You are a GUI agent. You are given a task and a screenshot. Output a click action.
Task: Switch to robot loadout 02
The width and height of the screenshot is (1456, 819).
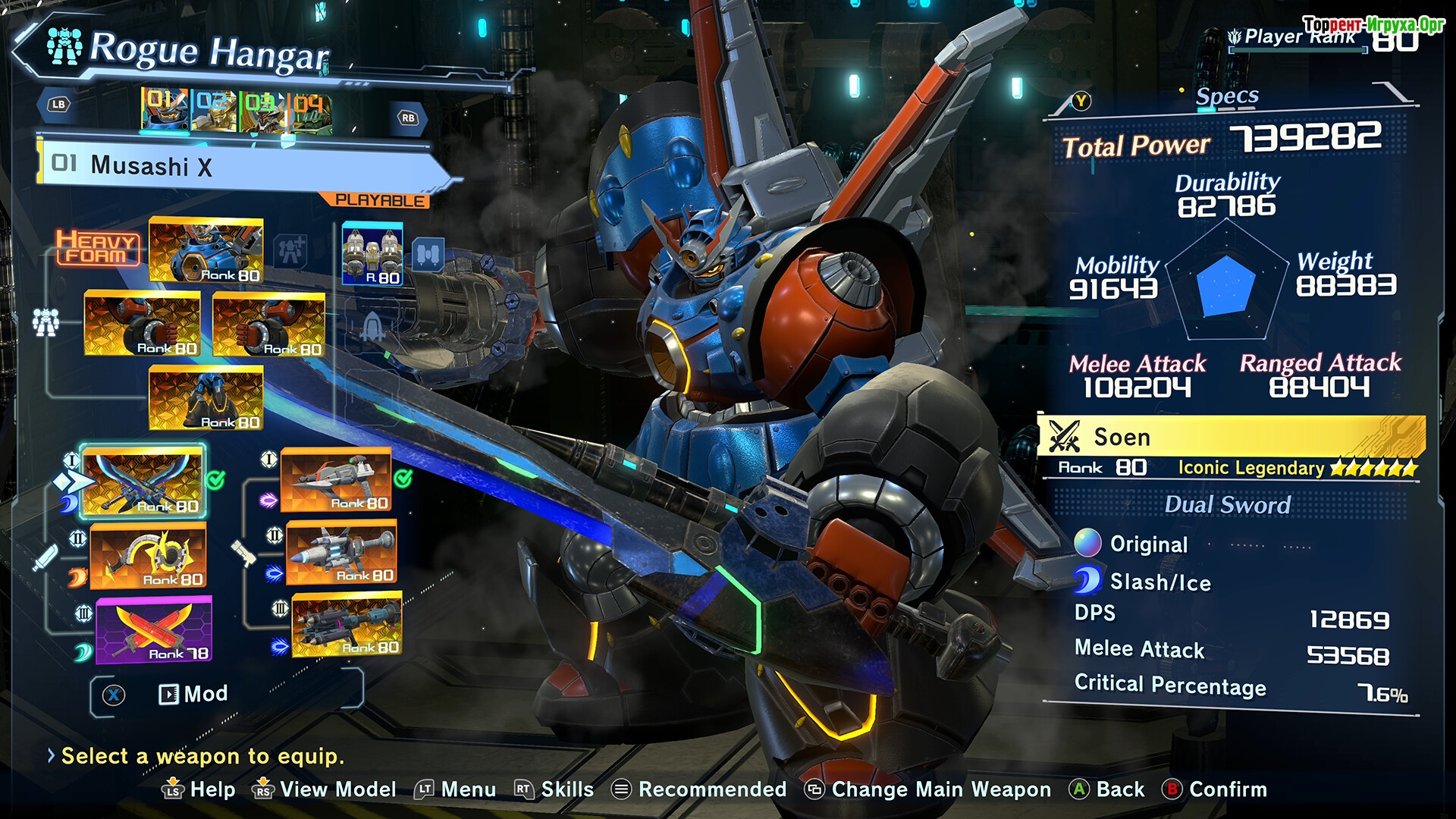click(213, 111)
